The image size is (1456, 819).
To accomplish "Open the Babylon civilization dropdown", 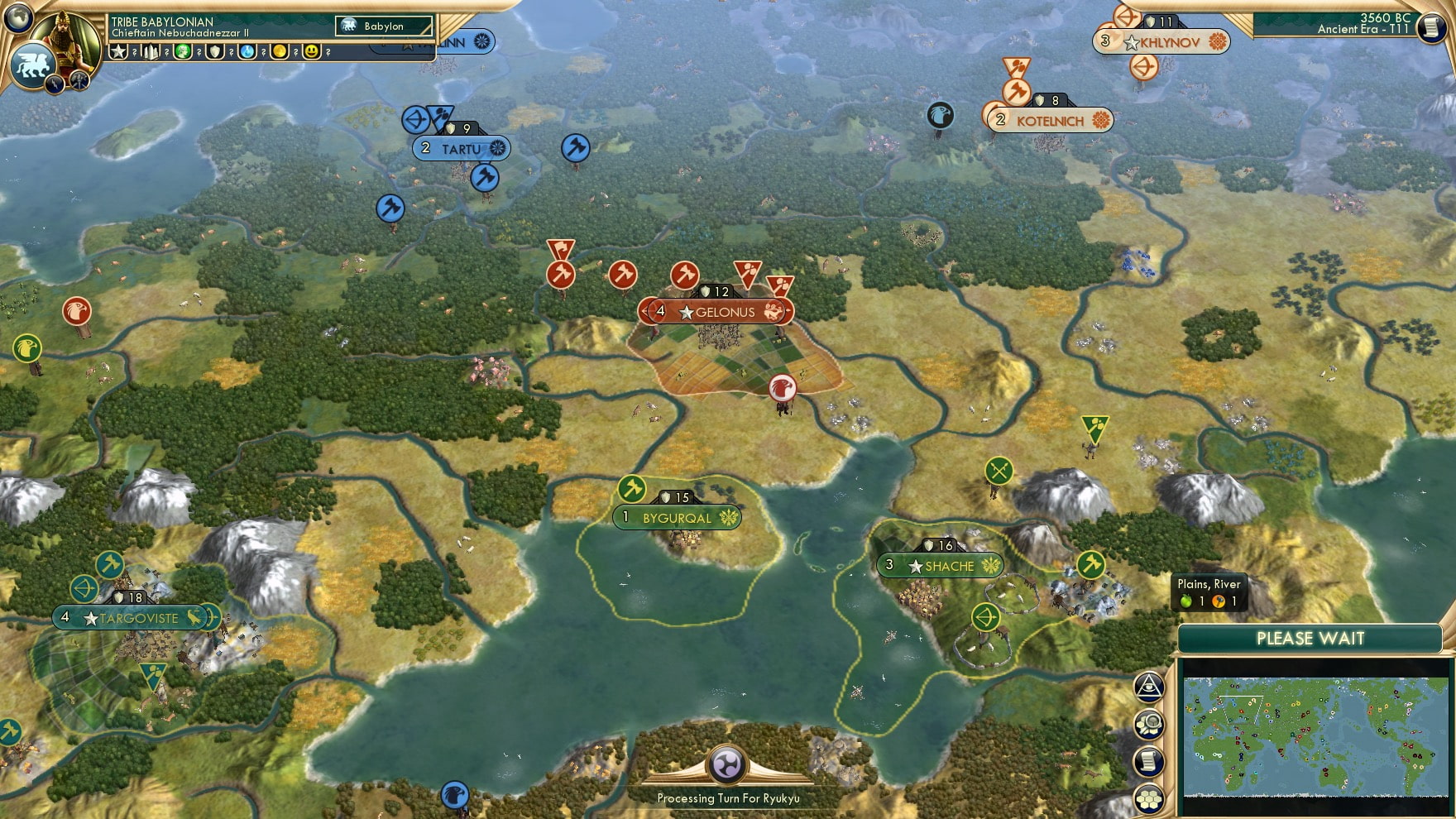I will click(385, 26).
